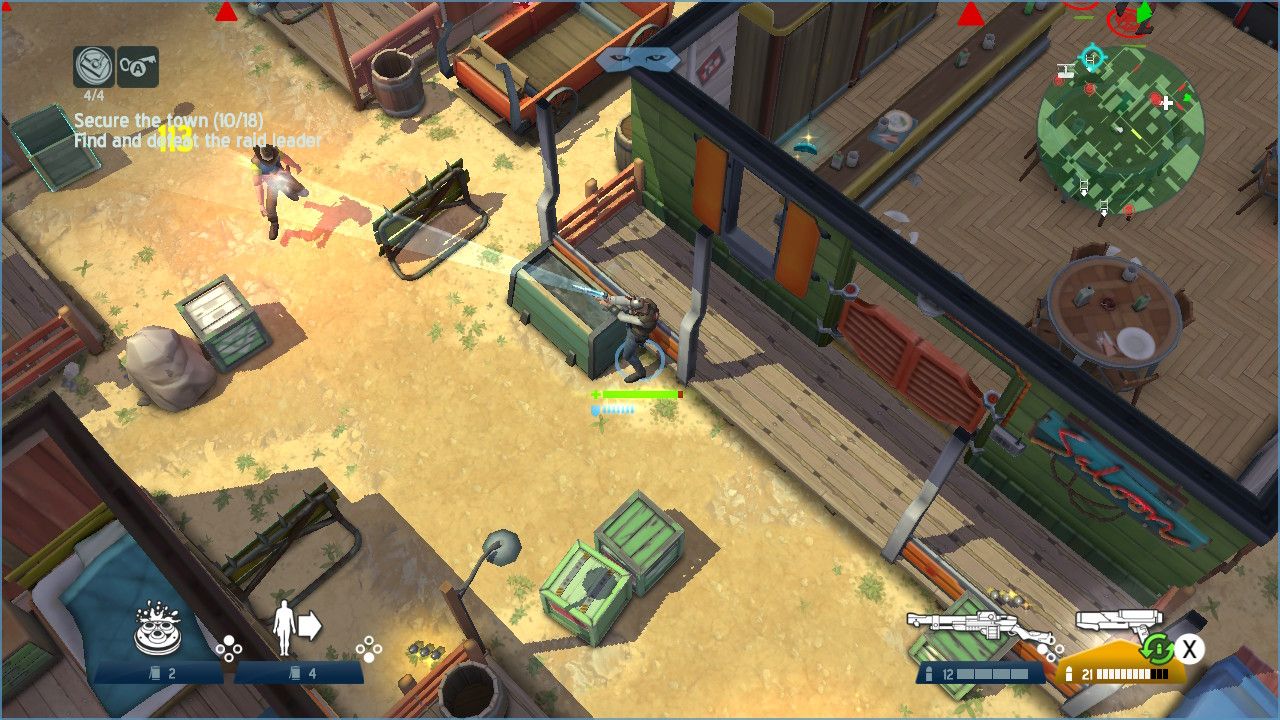Select the handgun weapon slot
This screenshot has width=1280, height=720.
(x=1117, y=623)
